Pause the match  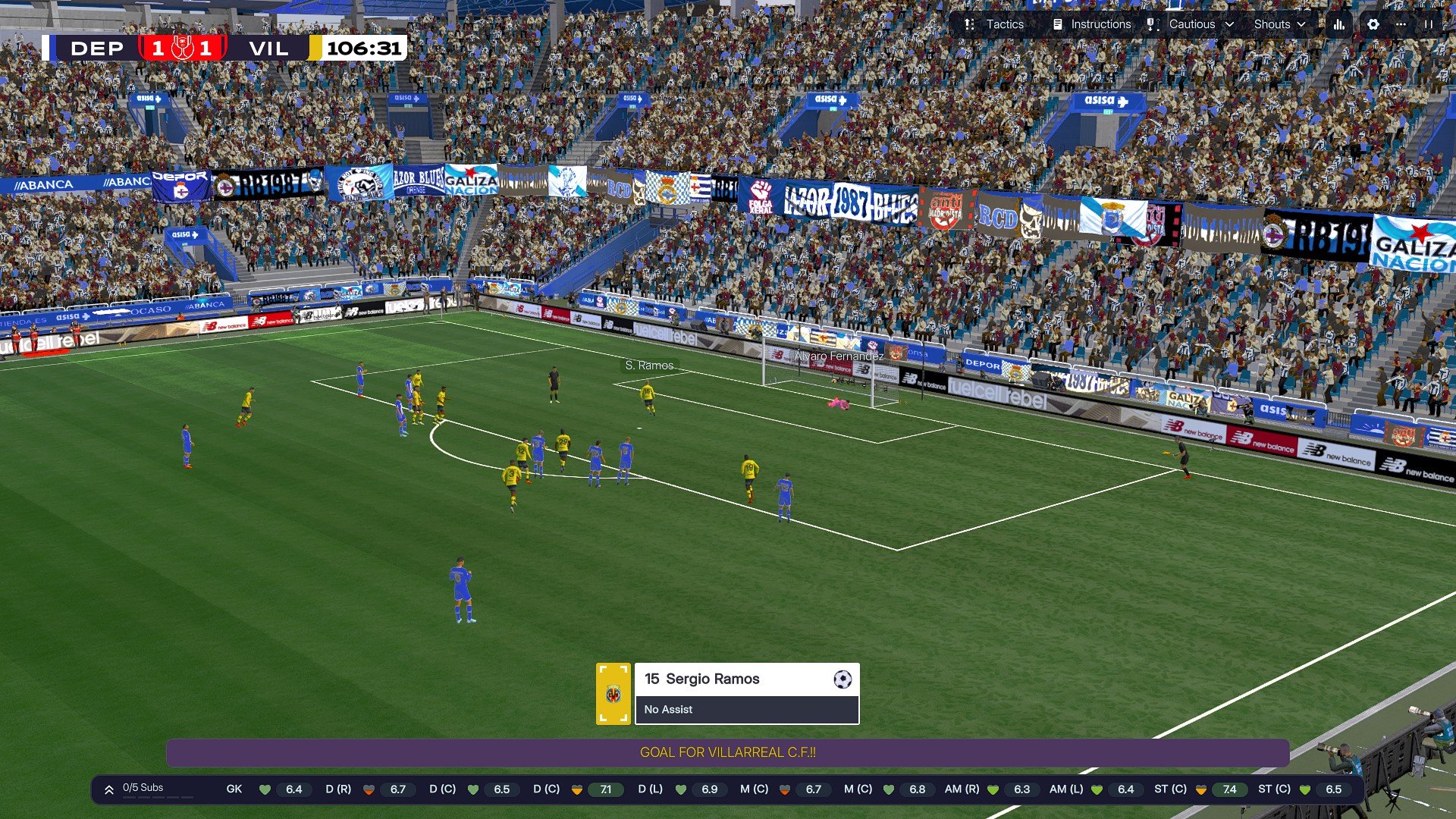click(x=1429, y=24)
